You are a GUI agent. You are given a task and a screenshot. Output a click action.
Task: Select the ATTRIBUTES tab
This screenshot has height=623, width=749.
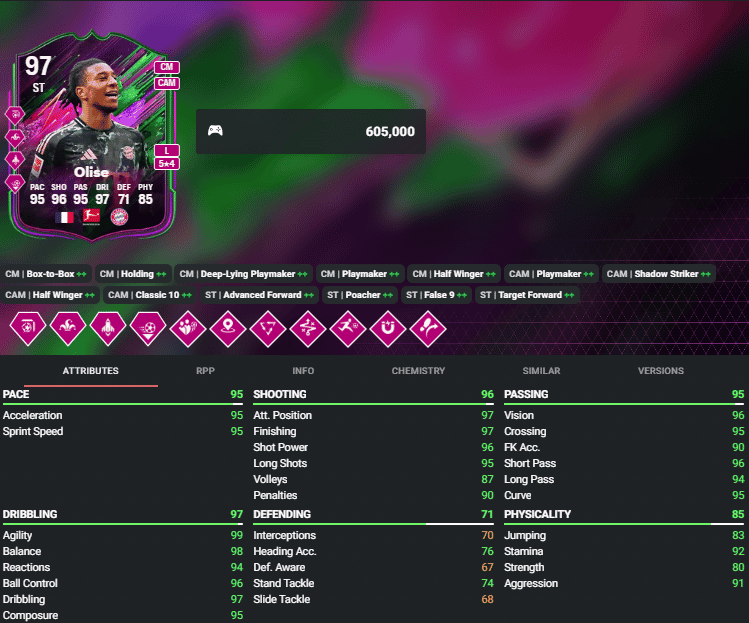tap(91, 371)
